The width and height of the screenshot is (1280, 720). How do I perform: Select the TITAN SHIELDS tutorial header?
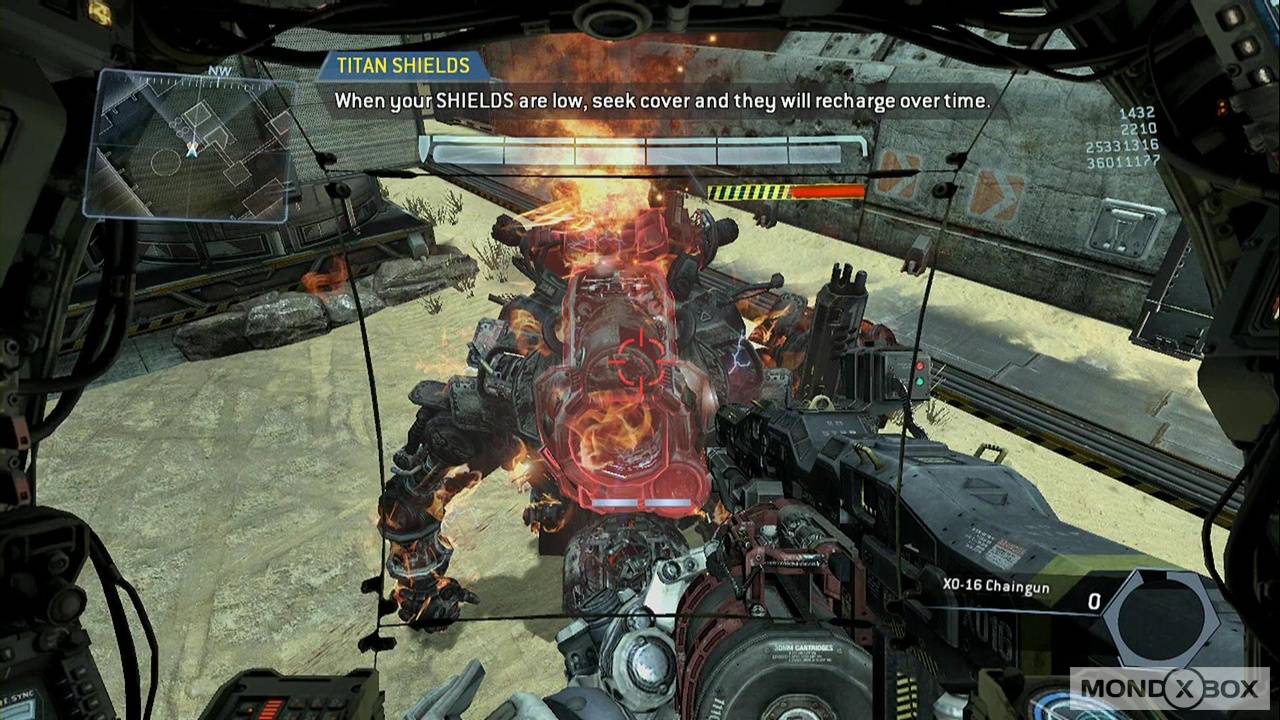click(x=403, y=66)
